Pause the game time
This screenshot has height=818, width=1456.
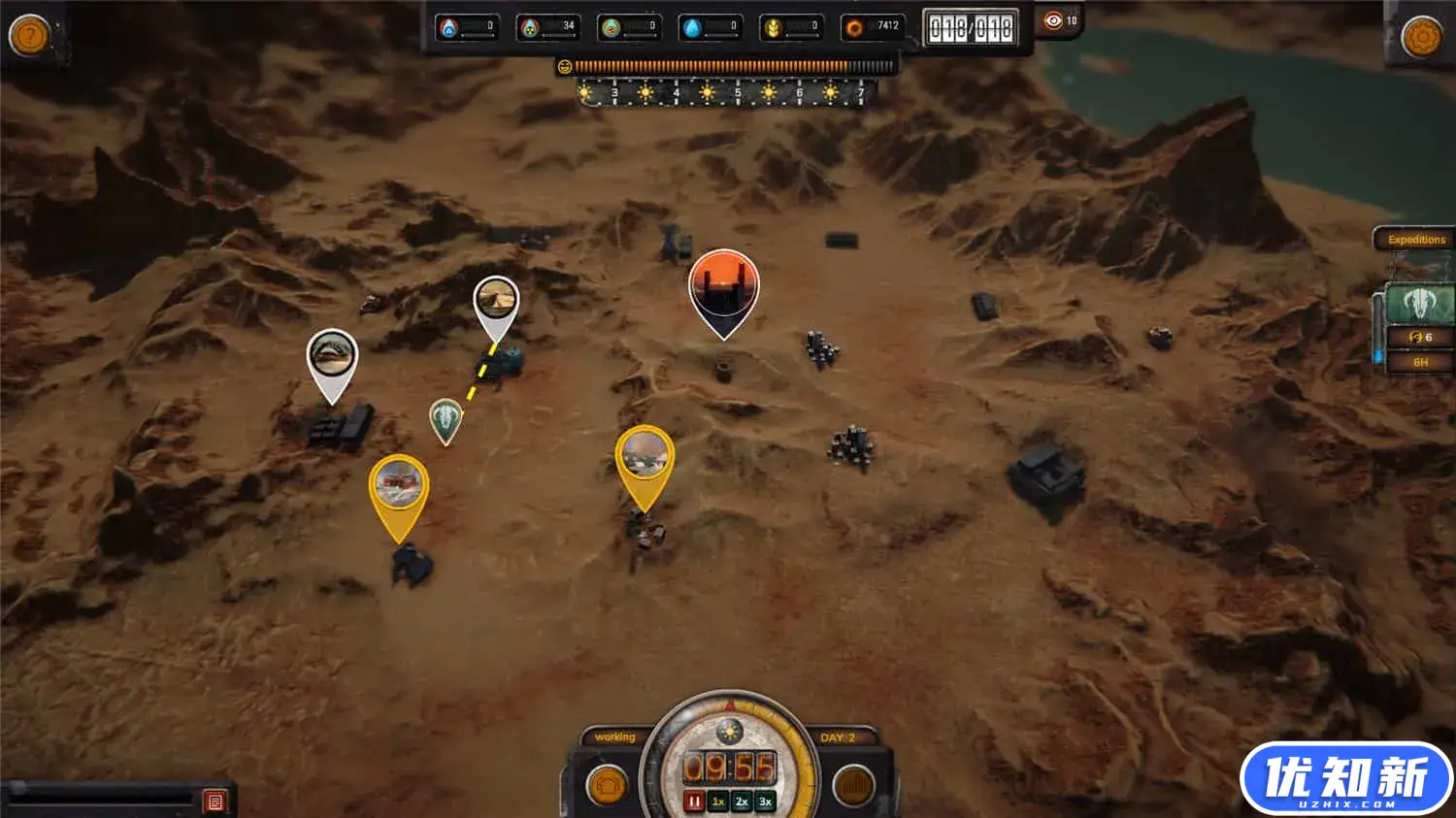694,802
